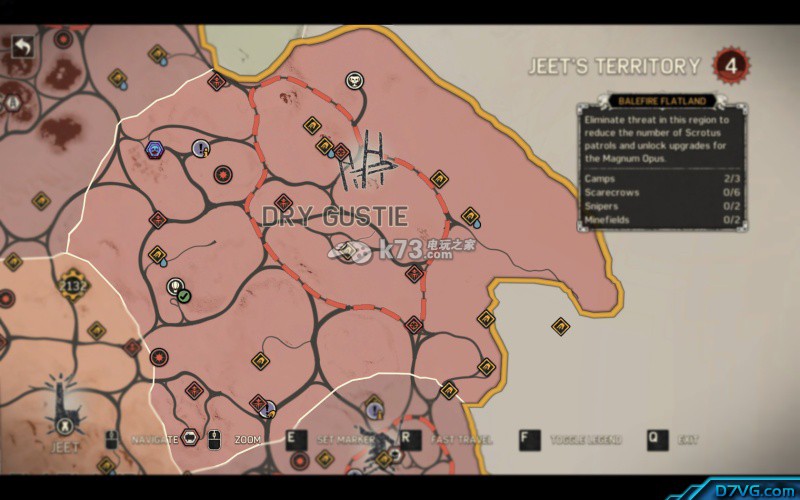The image size is (800, 500).
Task: Select the exclamation encounter marker near blue hexagon
Action: (x=201, y=148)
